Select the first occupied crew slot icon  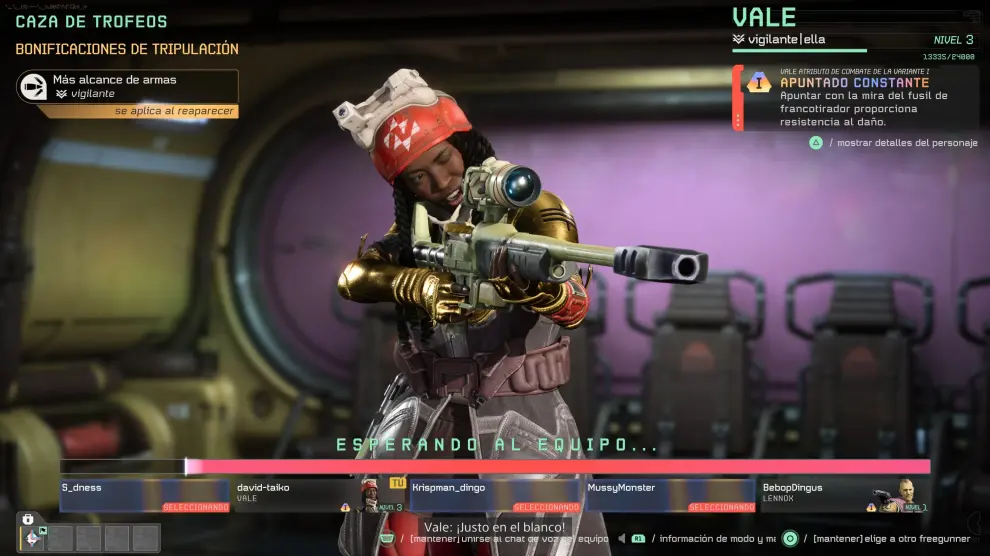tap(33, 538)
